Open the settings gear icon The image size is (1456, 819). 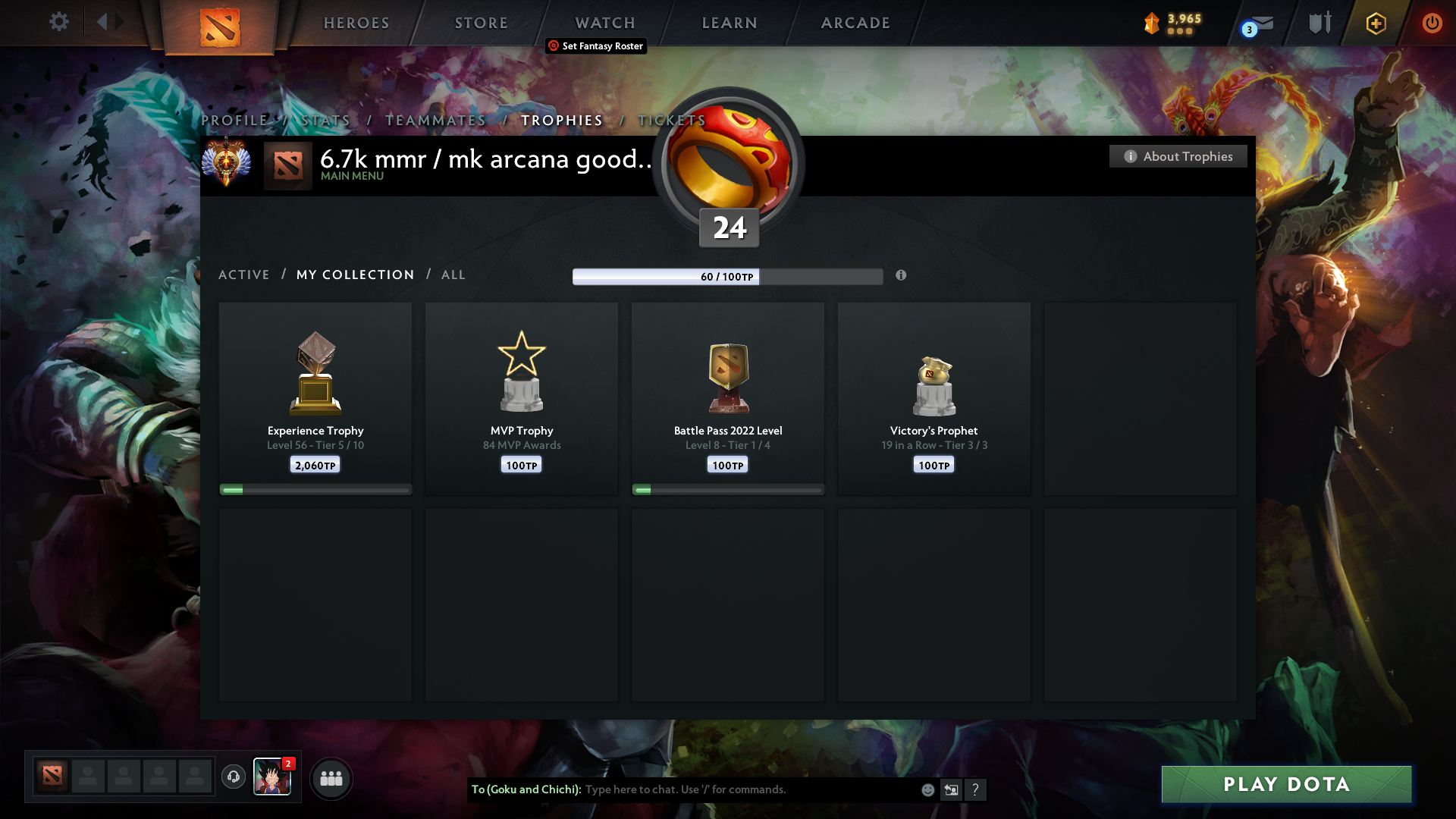59,22
